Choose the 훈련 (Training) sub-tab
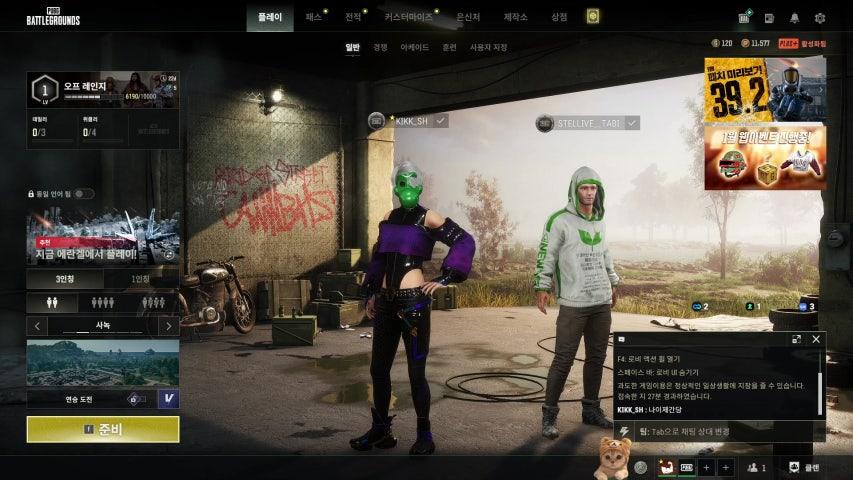 449,47
